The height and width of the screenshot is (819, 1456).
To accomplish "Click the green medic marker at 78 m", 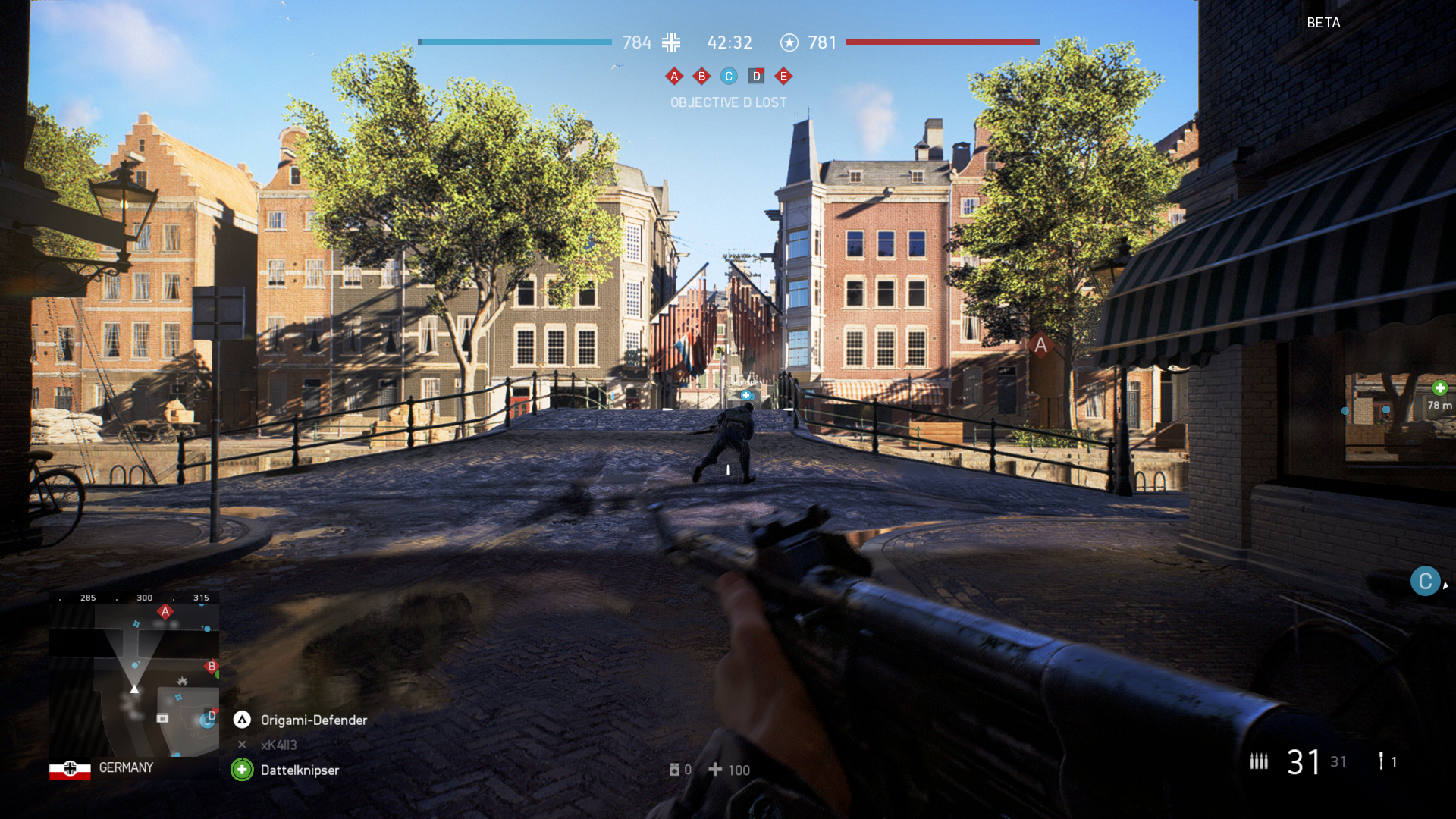I will tap(1439, 388).
